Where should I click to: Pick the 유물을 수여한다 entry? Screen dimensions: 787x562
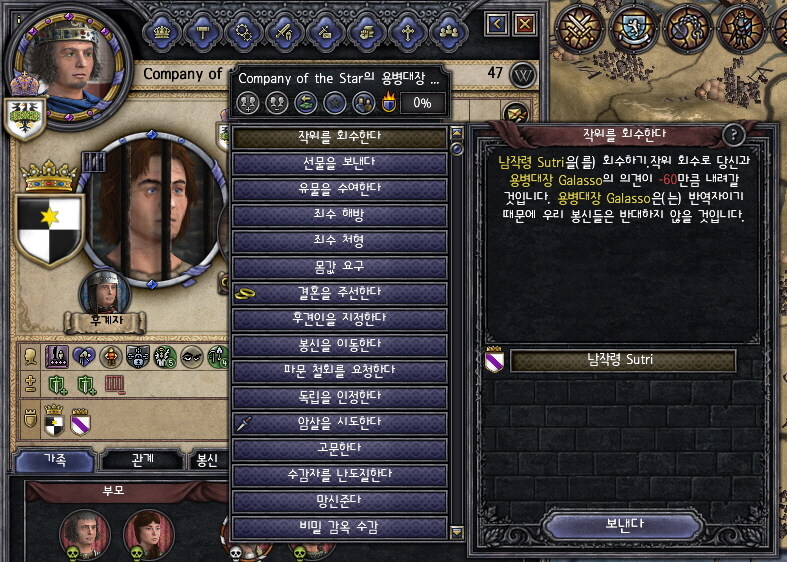tap(339, 188)
